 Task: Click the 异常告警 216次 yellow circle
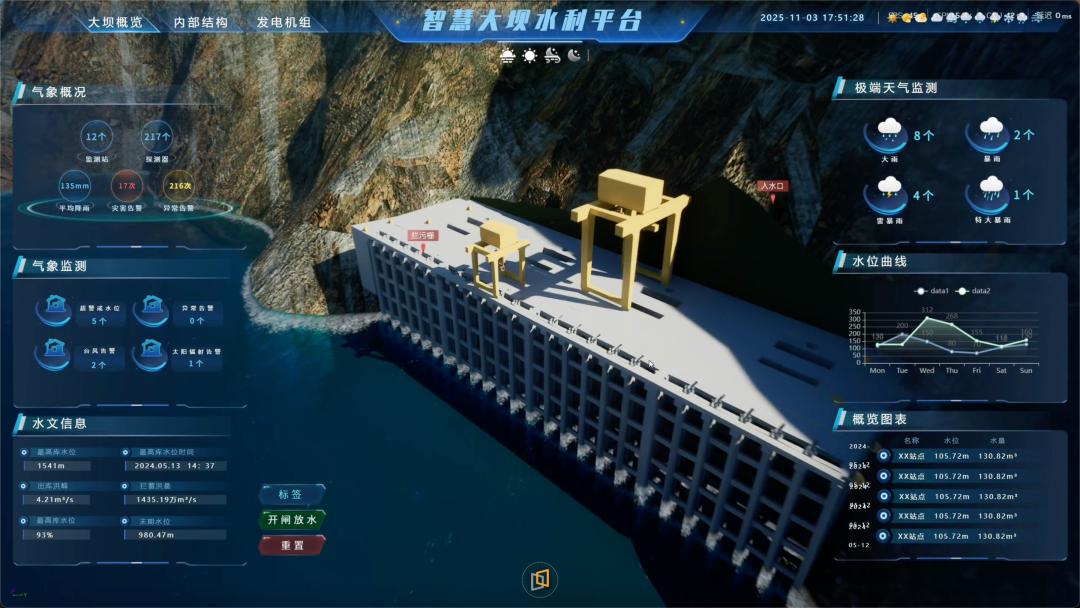coord(179,185)
